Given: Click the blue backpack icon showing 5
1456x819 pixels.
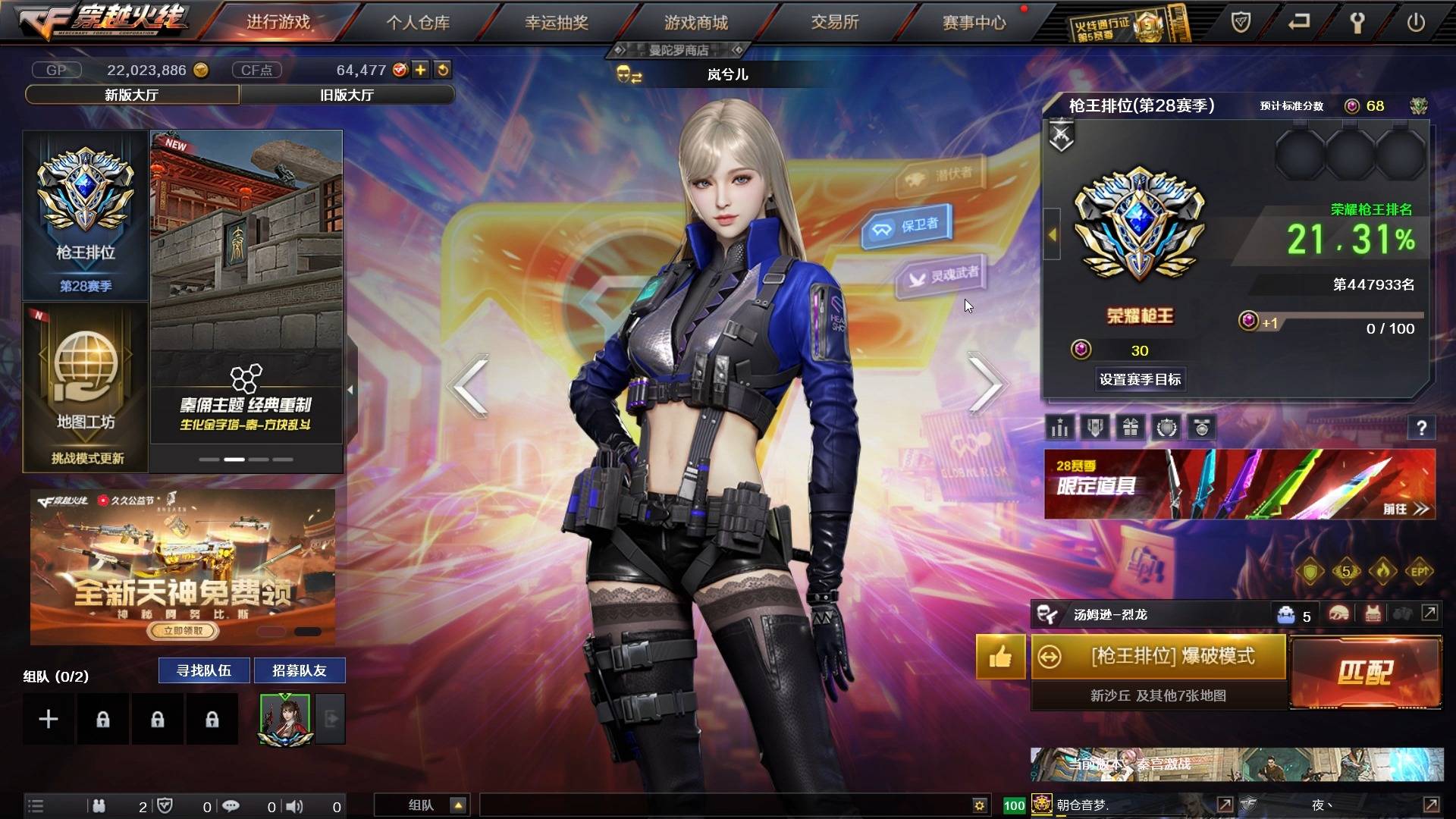Looking at the screenshot, I should (x=1285, y=614).
